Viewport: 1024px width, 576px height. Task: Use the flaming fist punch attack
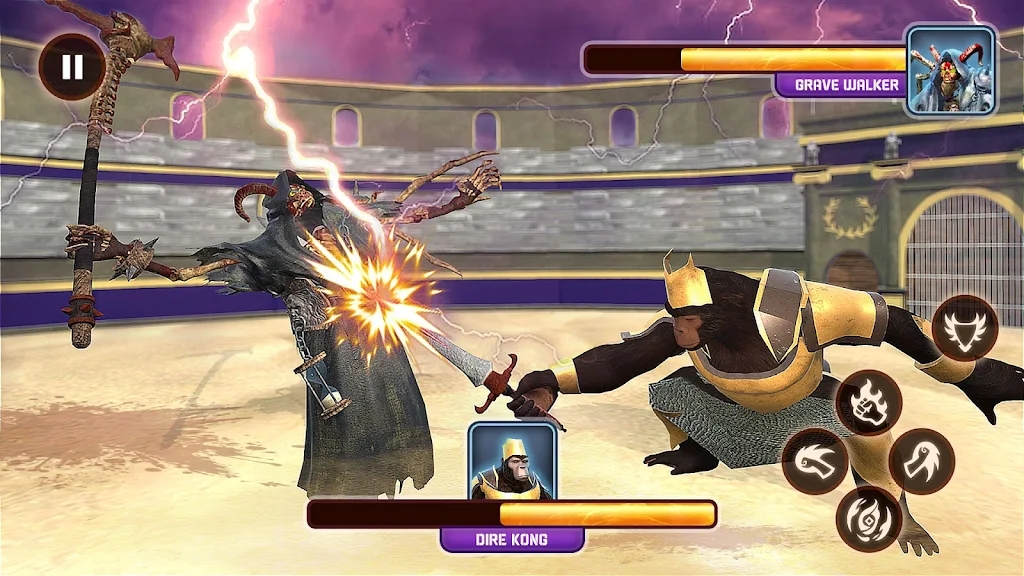pyautogui.click(x=868, y=402)
